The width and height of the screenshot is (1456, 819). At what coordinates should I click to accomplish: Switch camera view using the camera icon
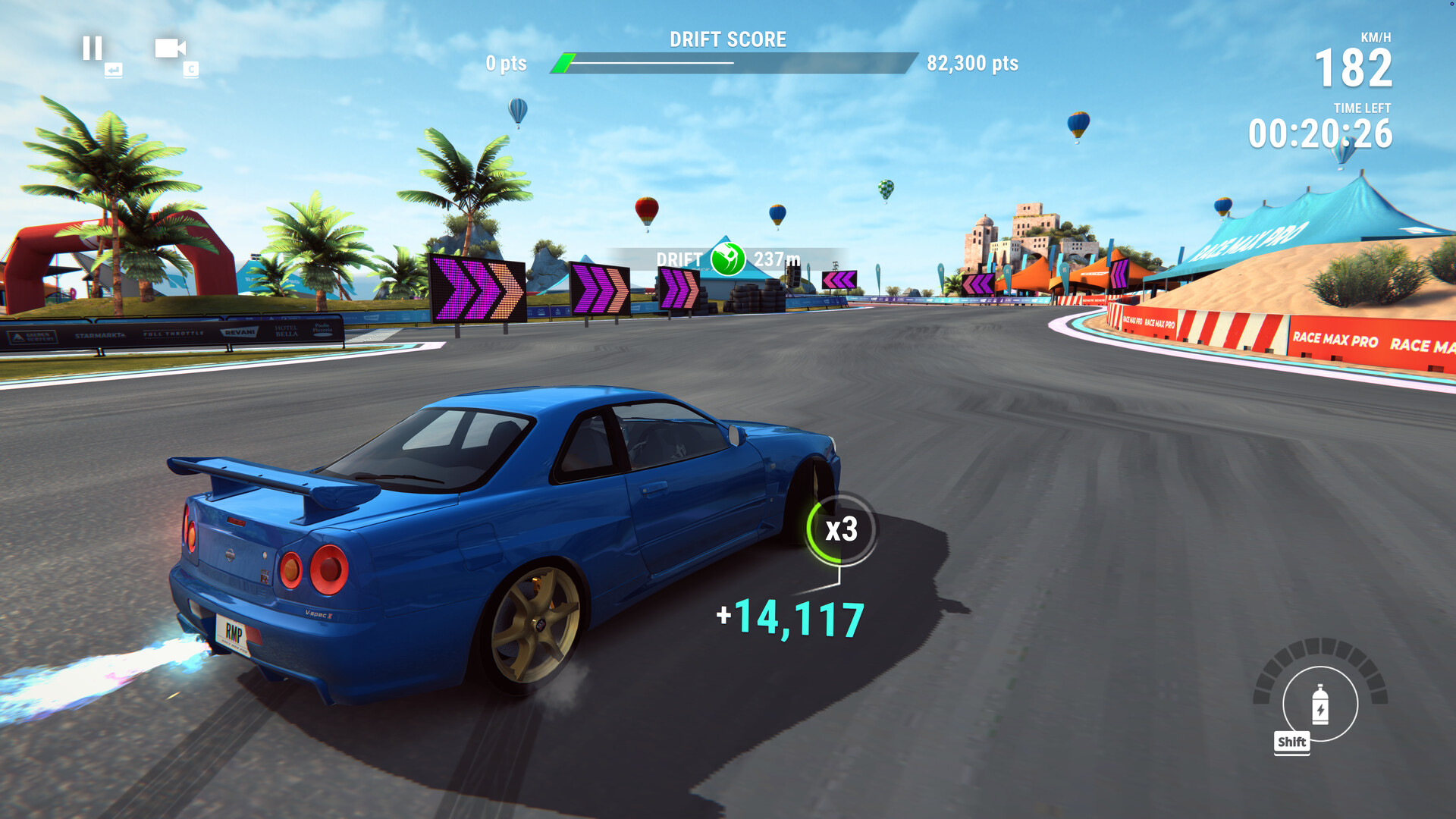click(170, 49)
